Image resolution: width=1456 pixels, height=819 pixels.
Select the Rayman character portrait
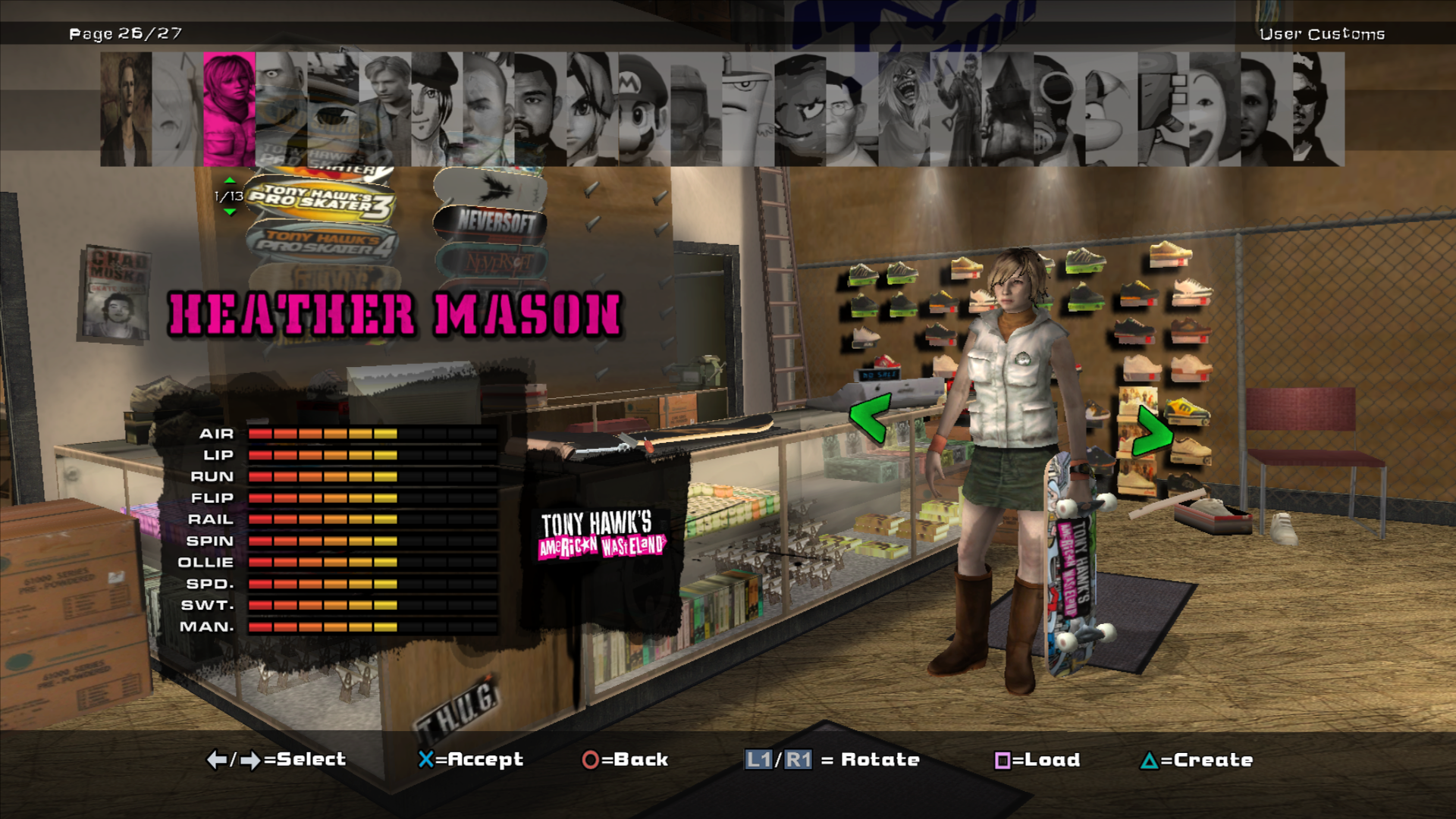pos(1111,109)
